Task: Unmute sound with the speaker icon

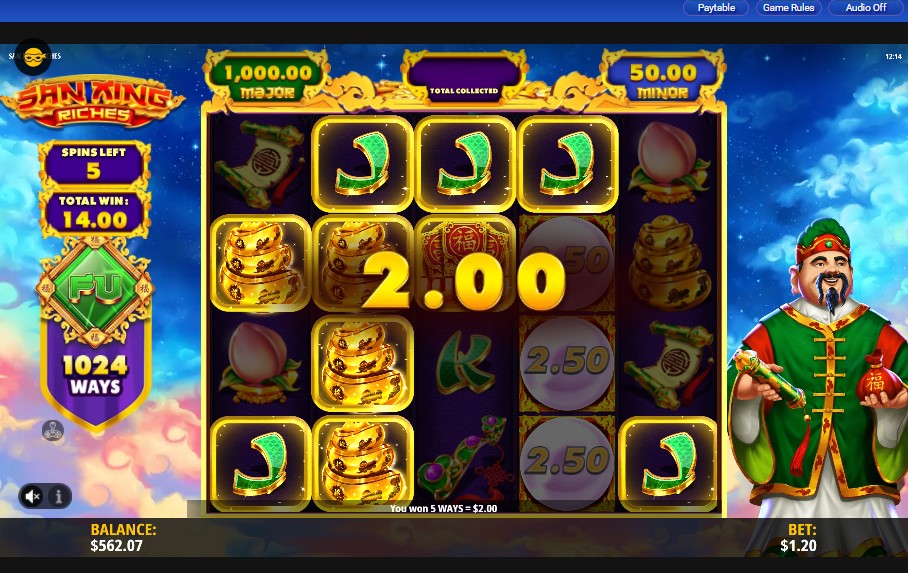Action: coord(33,495)
